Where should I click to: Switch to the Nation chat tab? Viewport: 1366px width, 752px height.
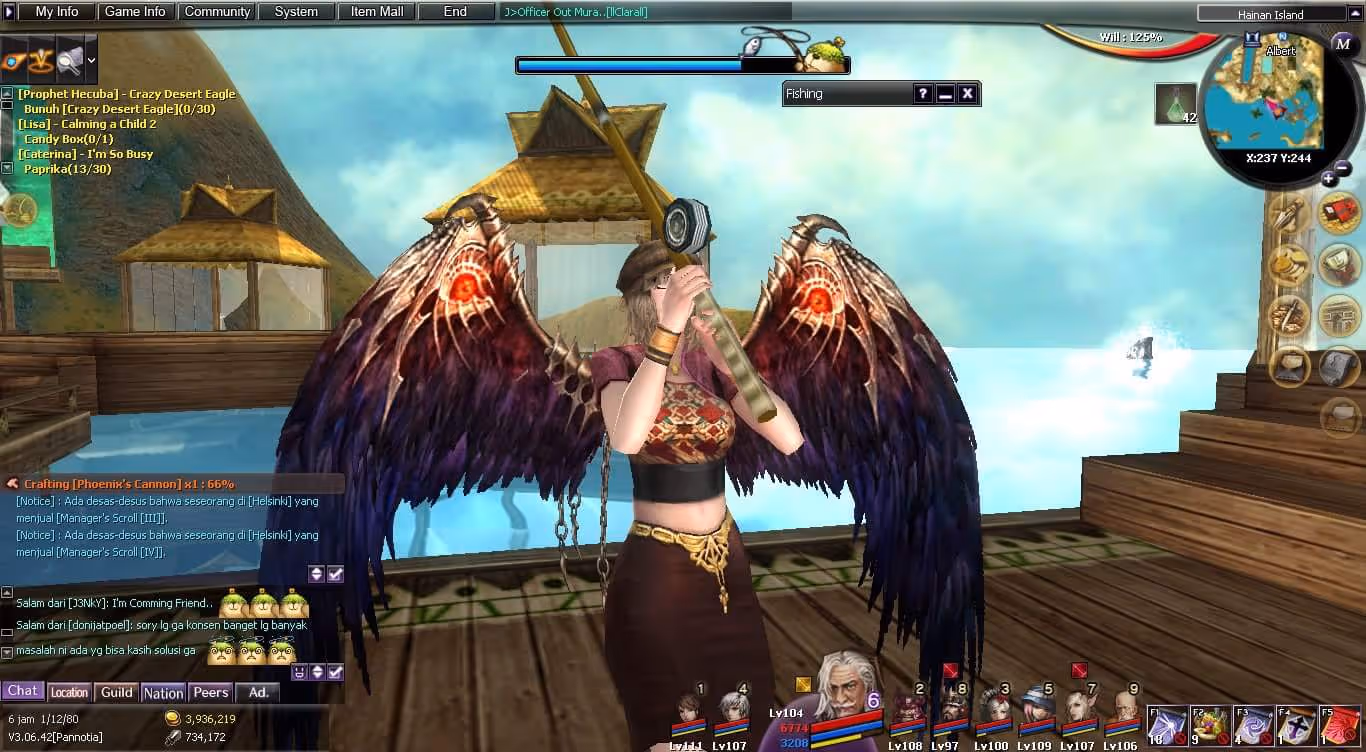pyautogui.click(x=163, y=693)
